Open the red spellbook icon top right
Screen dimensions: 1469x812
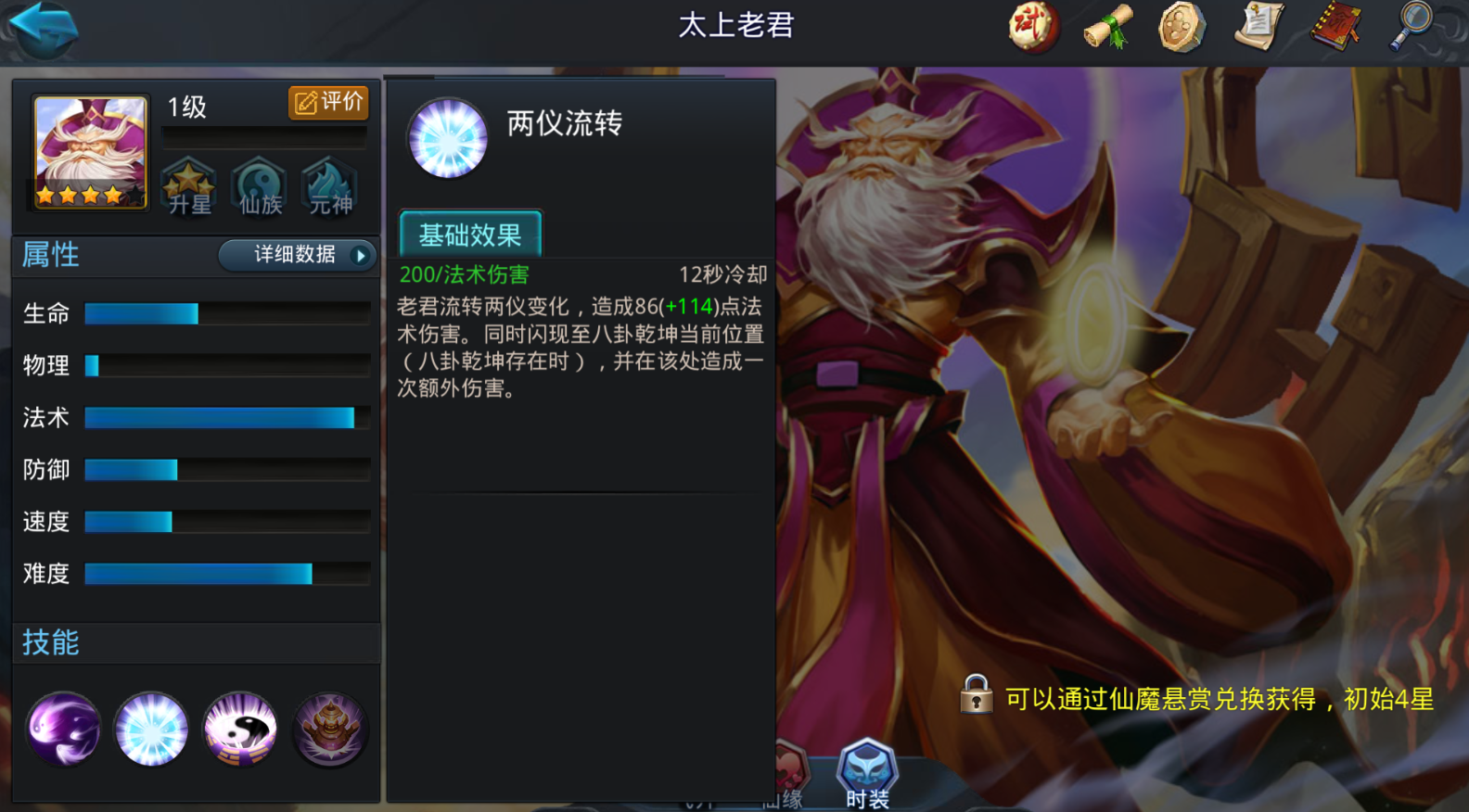point(1335,27)
